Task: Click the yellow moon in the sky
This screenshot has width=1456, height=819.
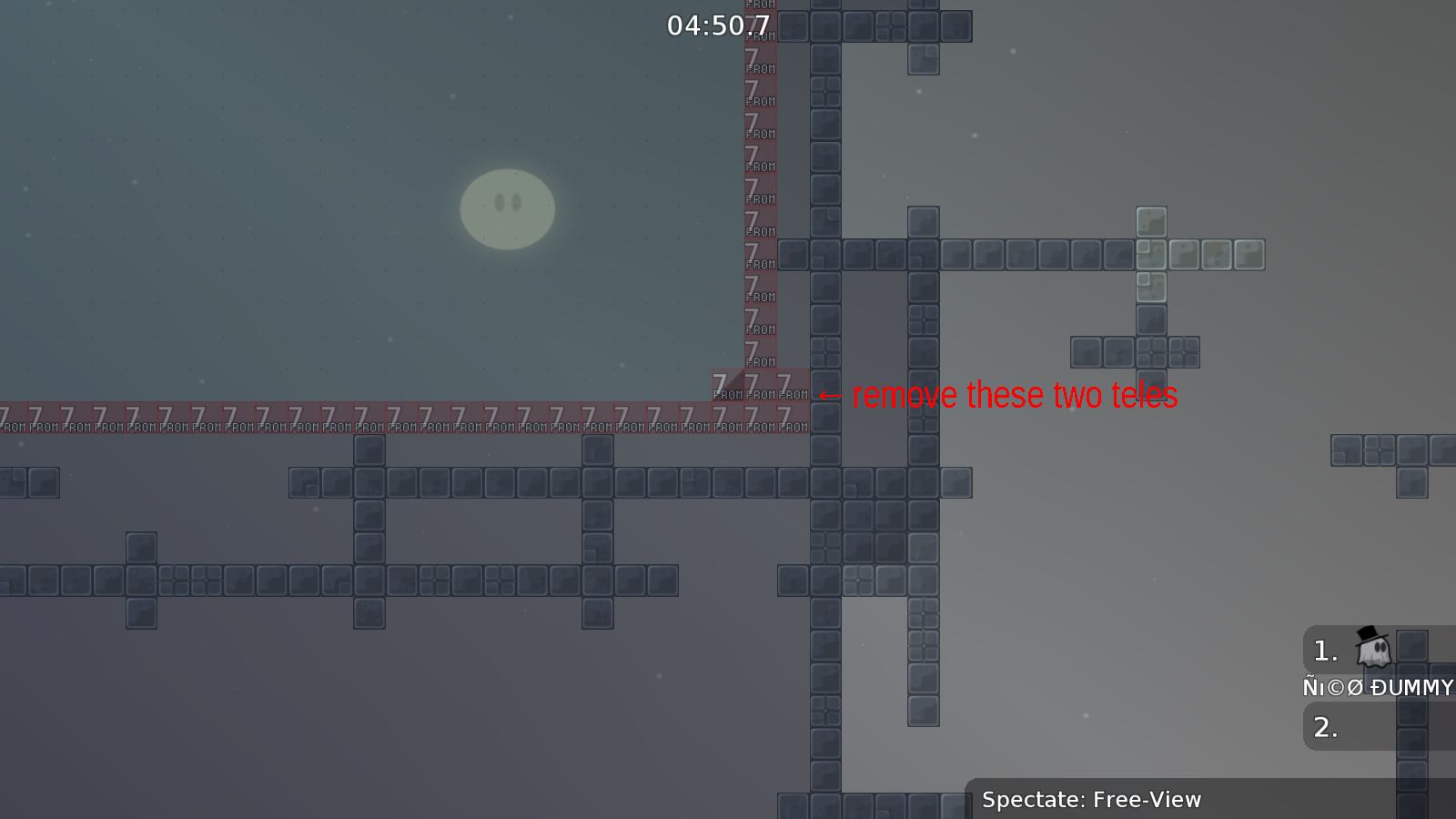Action: click(x=507, y=207)
